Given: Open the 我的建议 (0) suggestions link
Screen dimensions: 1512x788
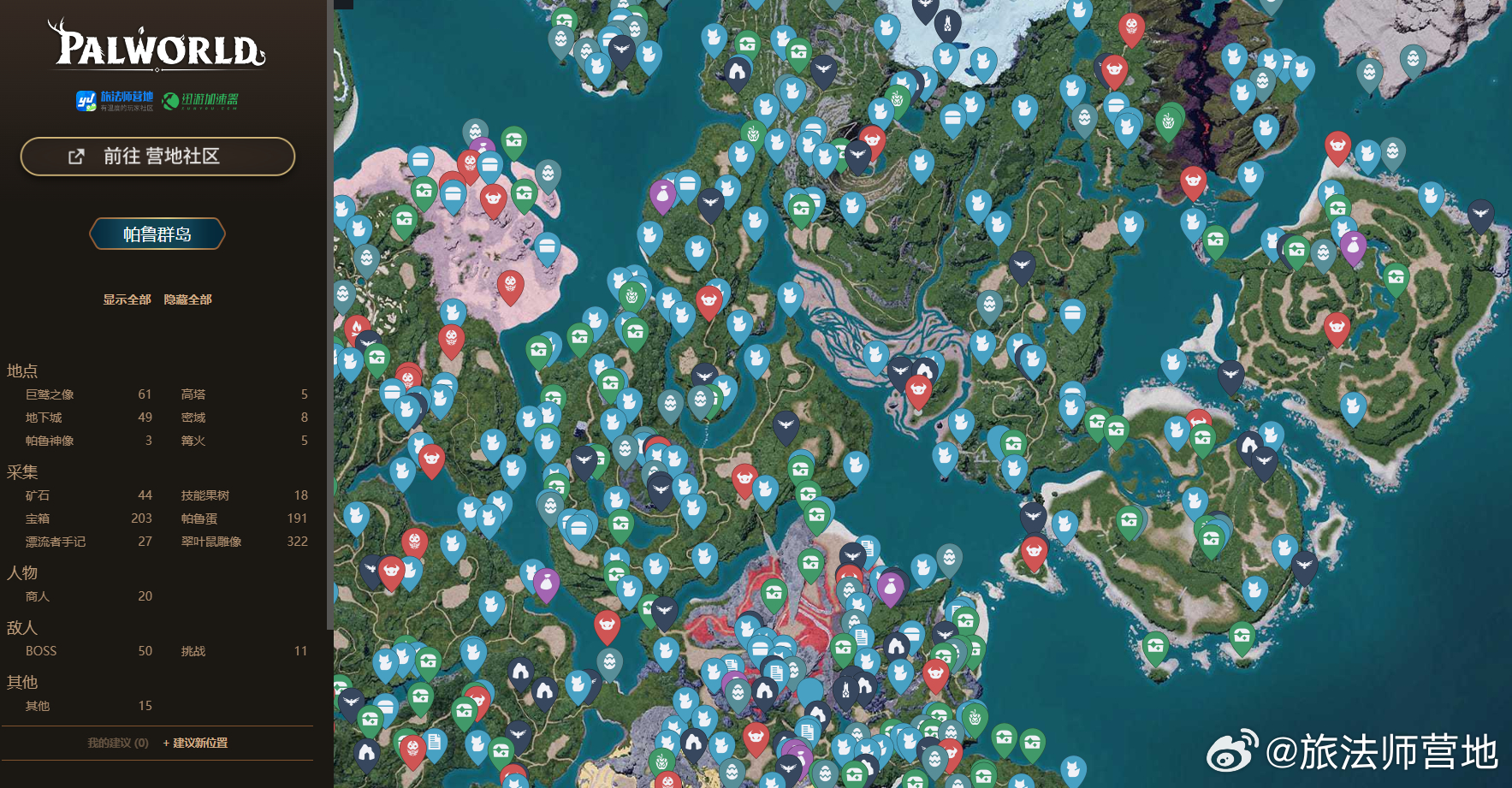Looking at the screenshot, I should click(118, 743).
